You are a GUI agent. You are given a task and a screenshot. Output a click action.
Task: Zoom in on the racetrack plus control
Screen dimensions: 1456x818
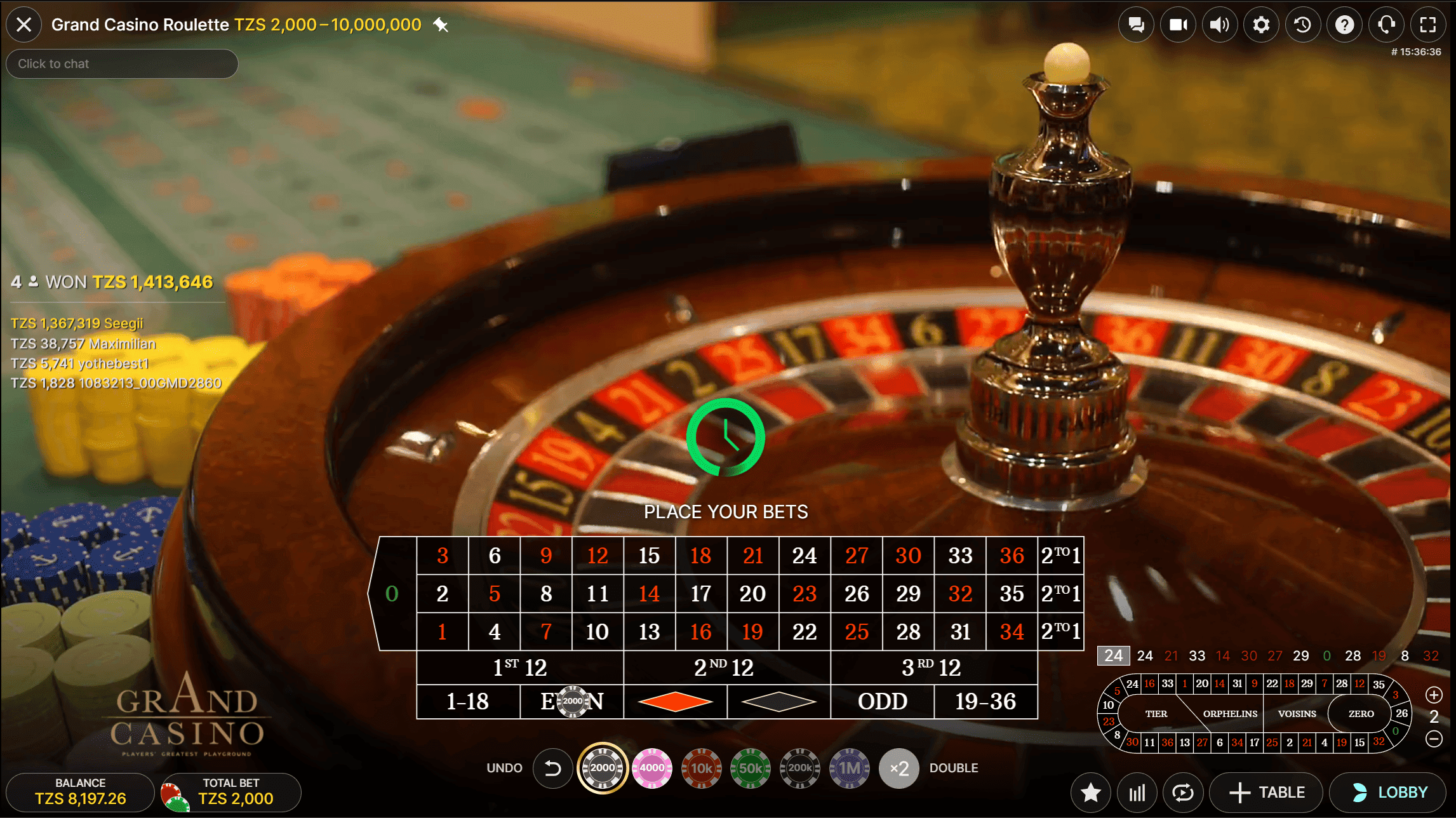(x=1433, y=694)
